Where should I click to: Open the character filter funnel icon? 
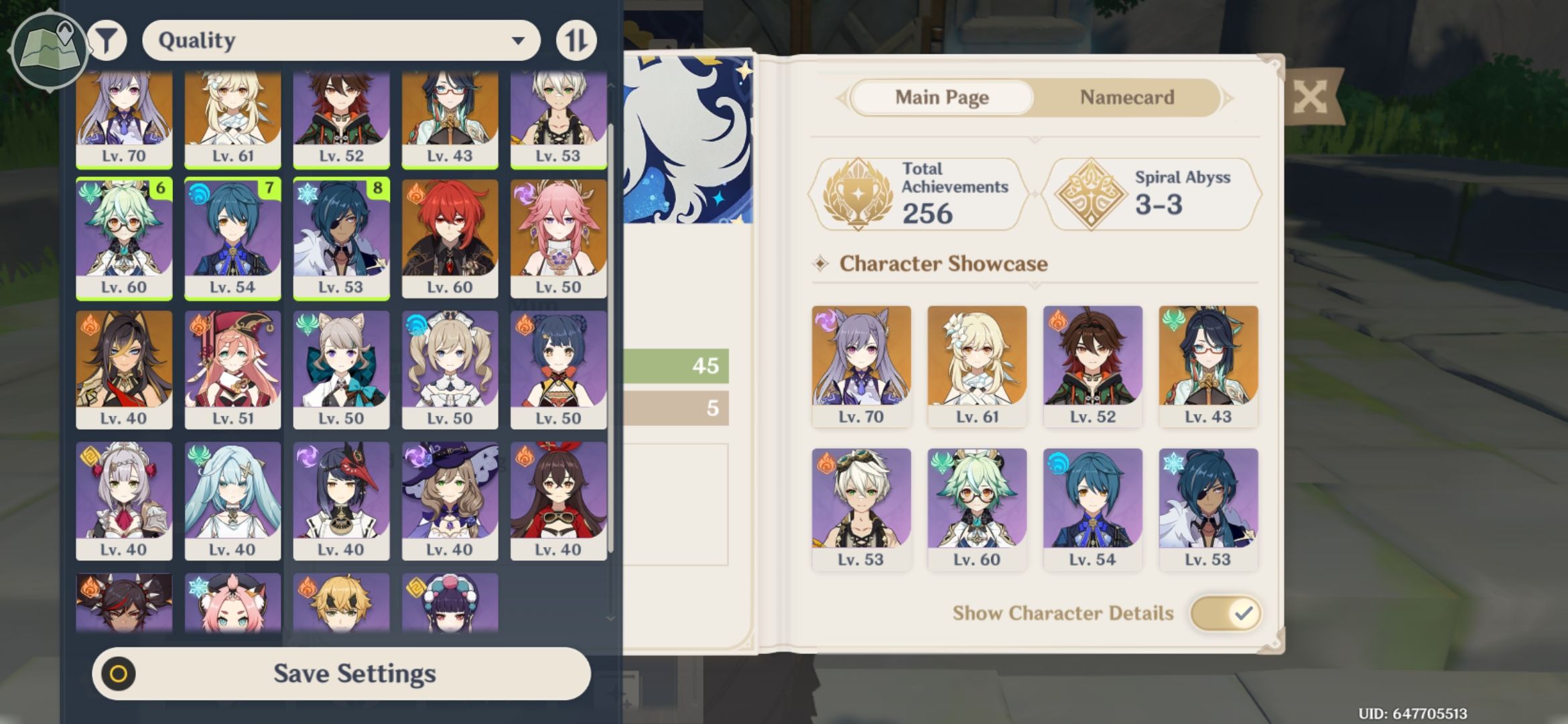coord(107,40)
